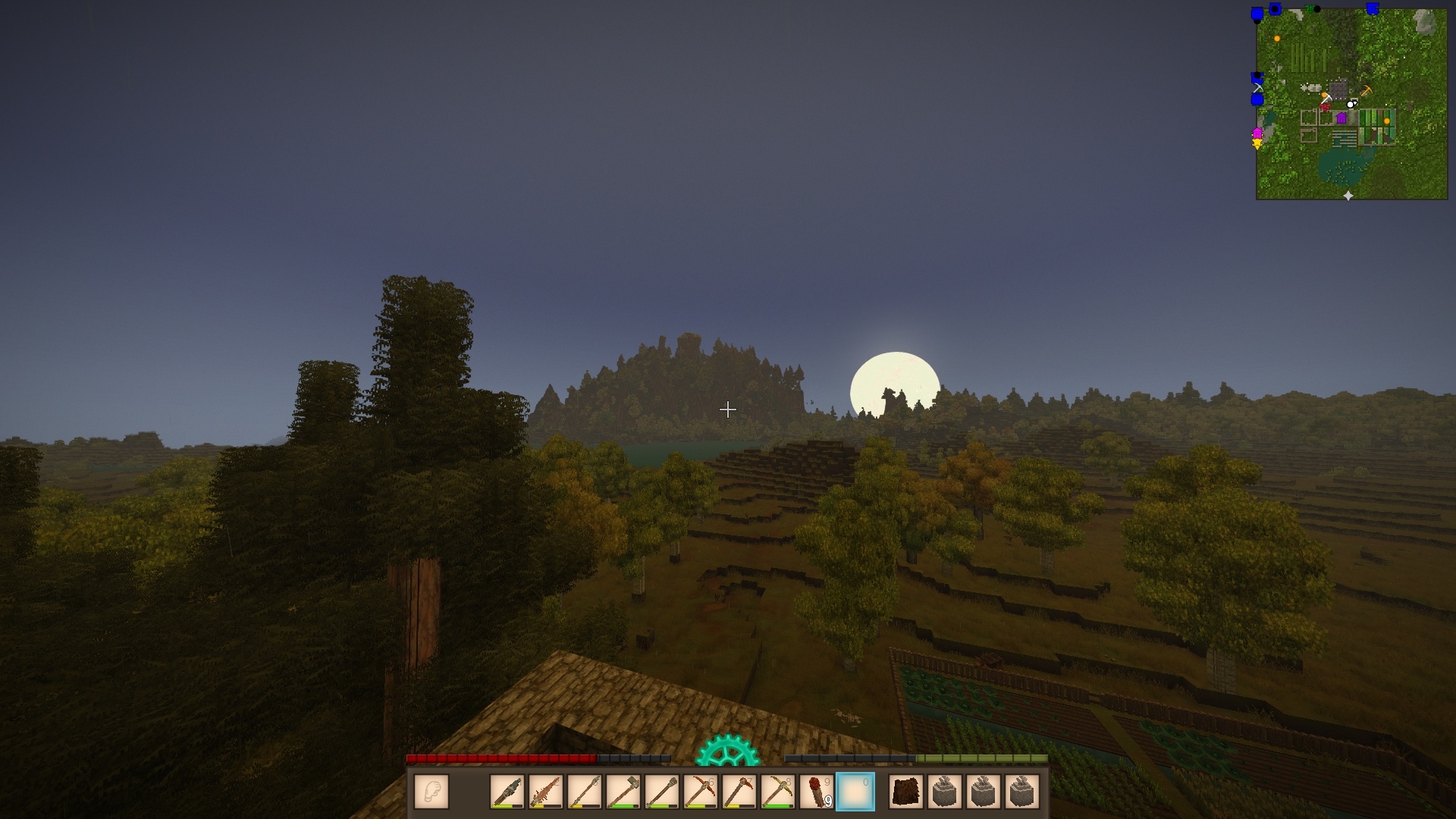Click the yellow star waypoint on minimap edge

tap(1257, 144)
